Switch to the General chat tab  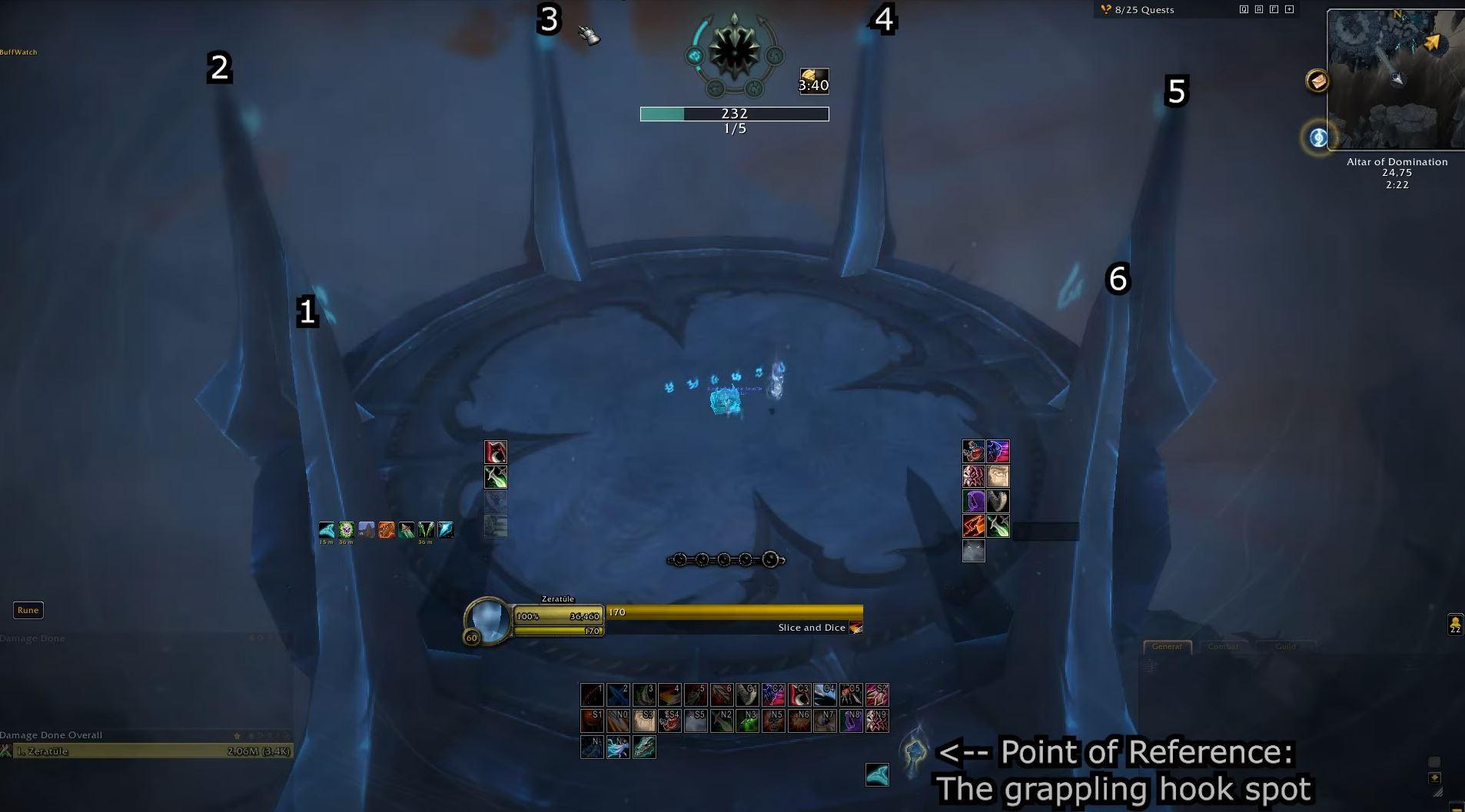[x=1166, y=647]
